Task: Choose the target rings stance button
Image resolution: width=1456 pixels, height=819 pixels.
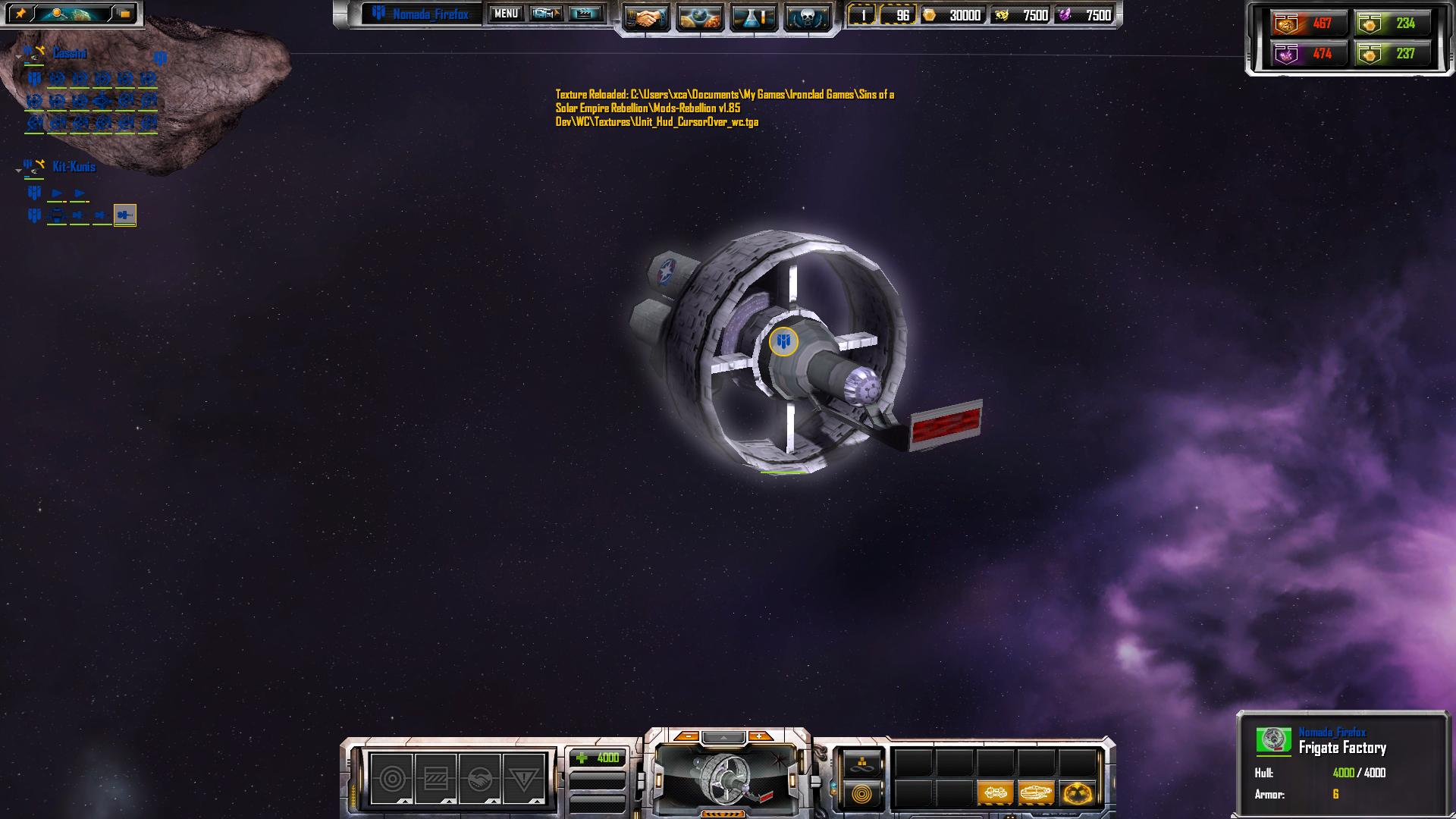Action: click(x=392, y=779)
